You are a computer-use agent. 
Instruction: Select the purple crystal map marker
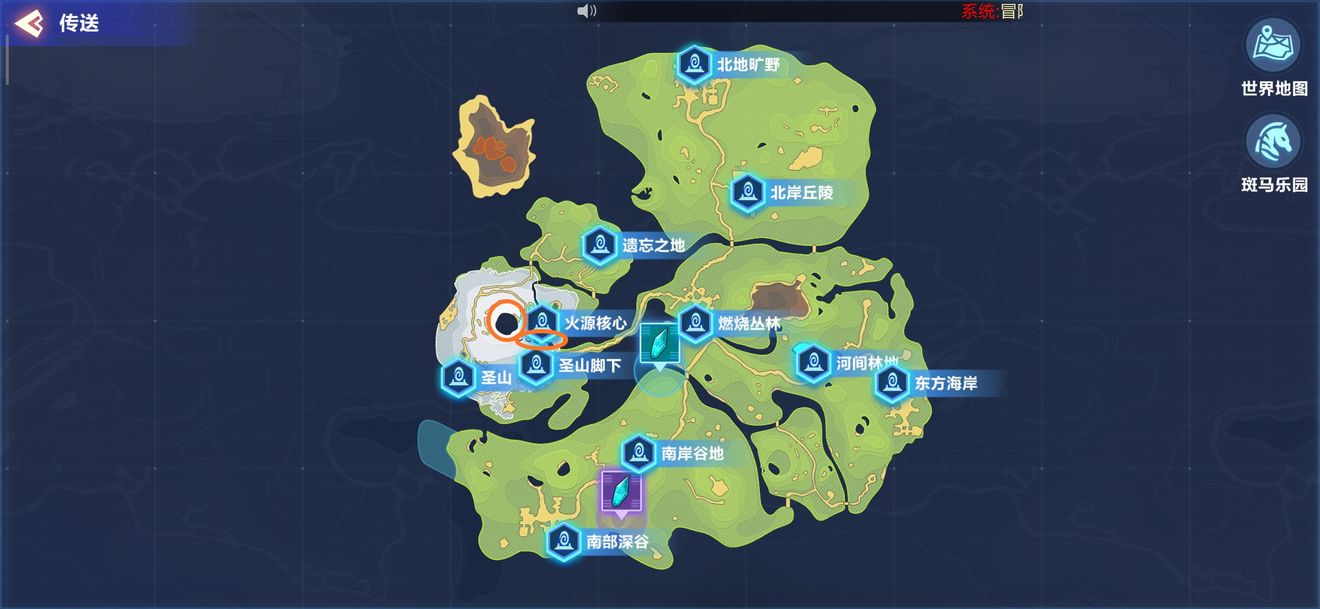[622, 493]
